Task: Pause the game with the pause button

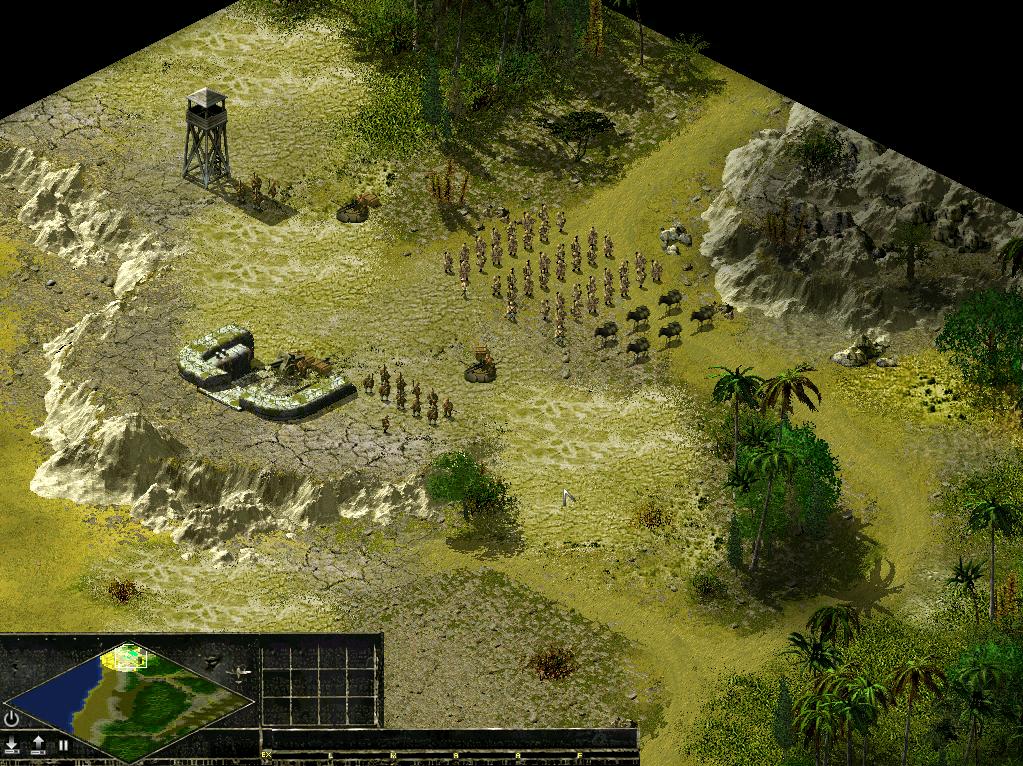Action: (63, 745)
